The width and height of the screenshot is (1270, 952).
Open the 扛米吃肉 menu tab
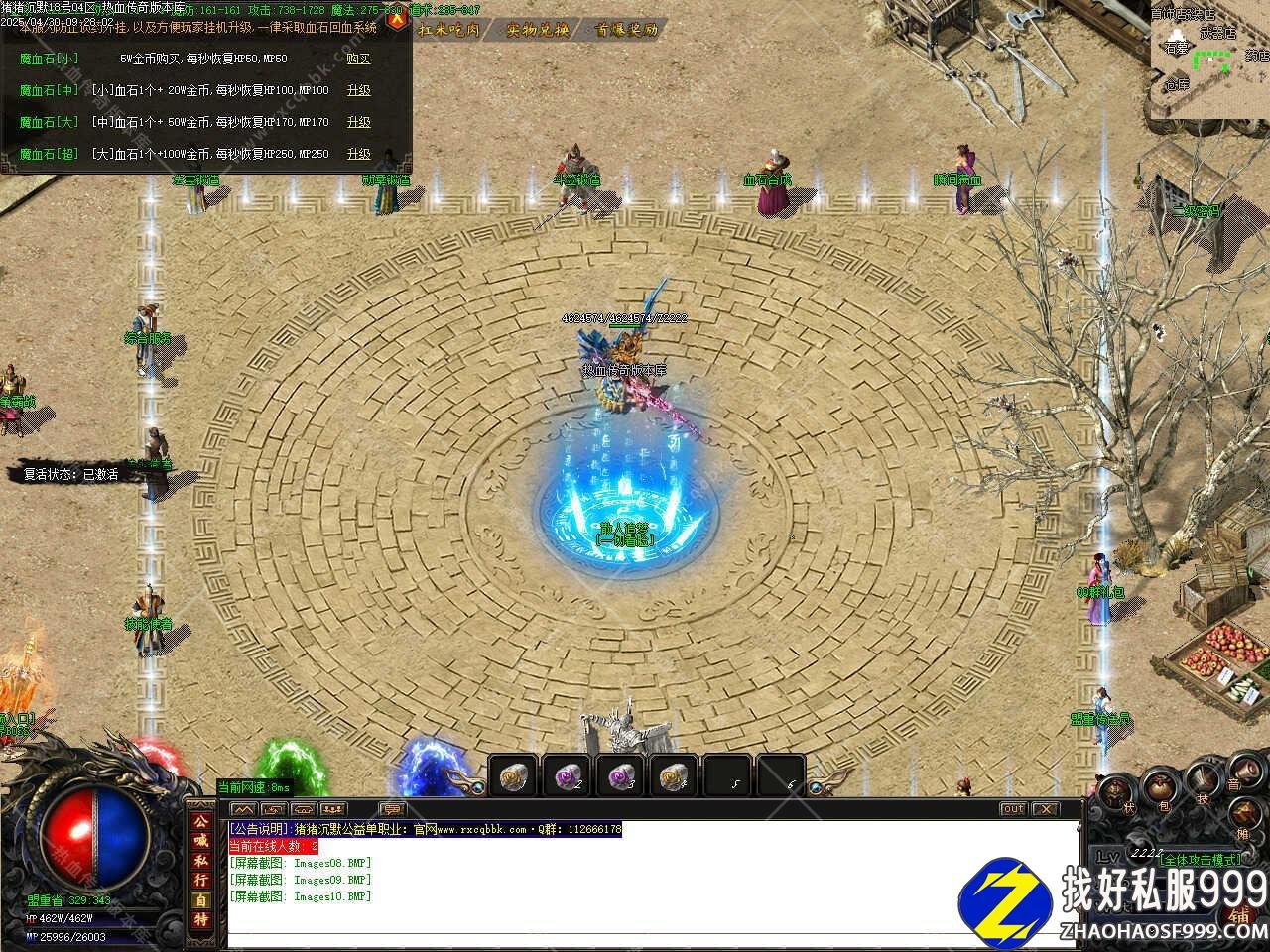(448, 30)
